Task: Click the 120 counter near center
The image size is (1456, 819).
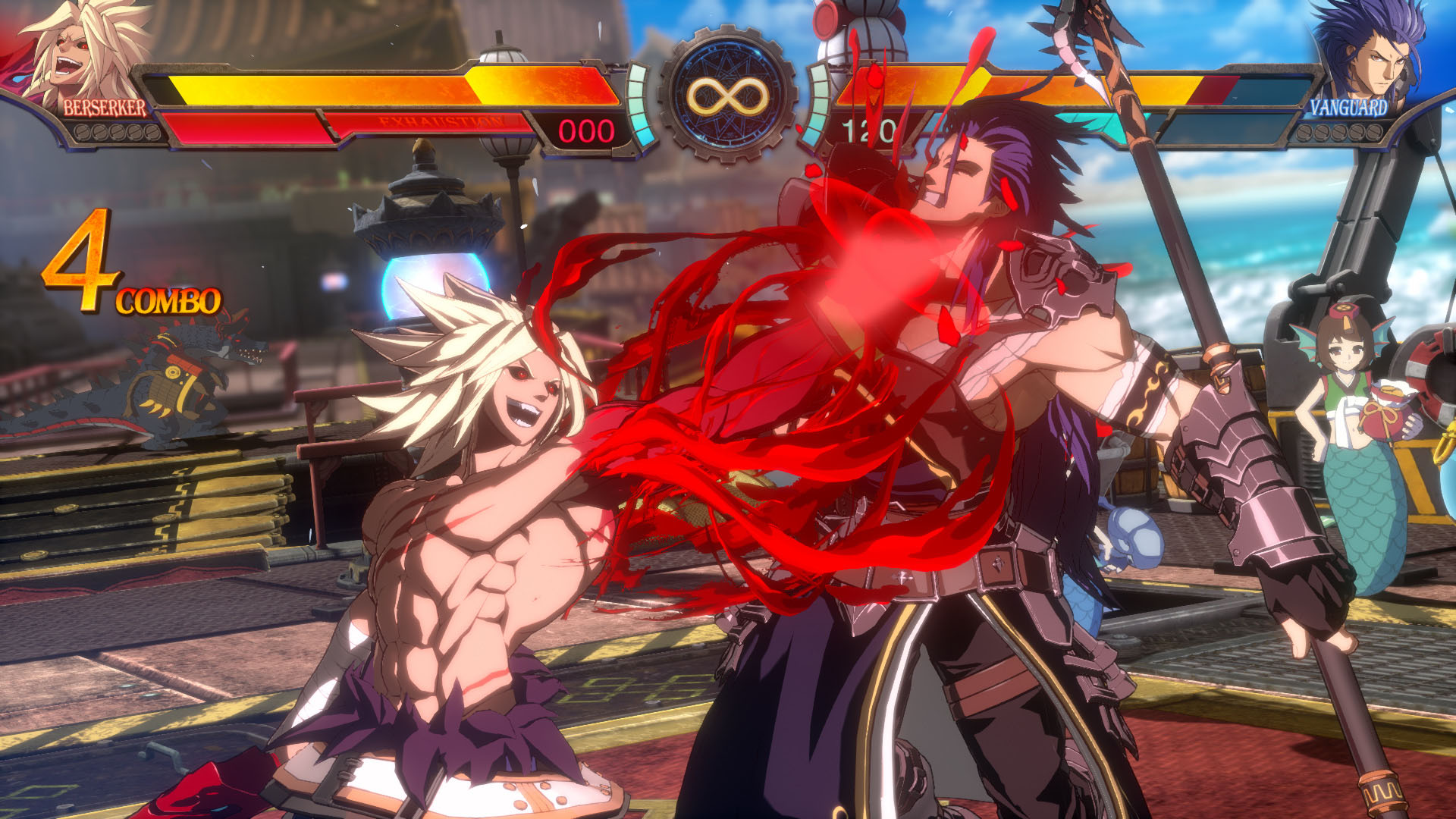Action: click(868, 129)
